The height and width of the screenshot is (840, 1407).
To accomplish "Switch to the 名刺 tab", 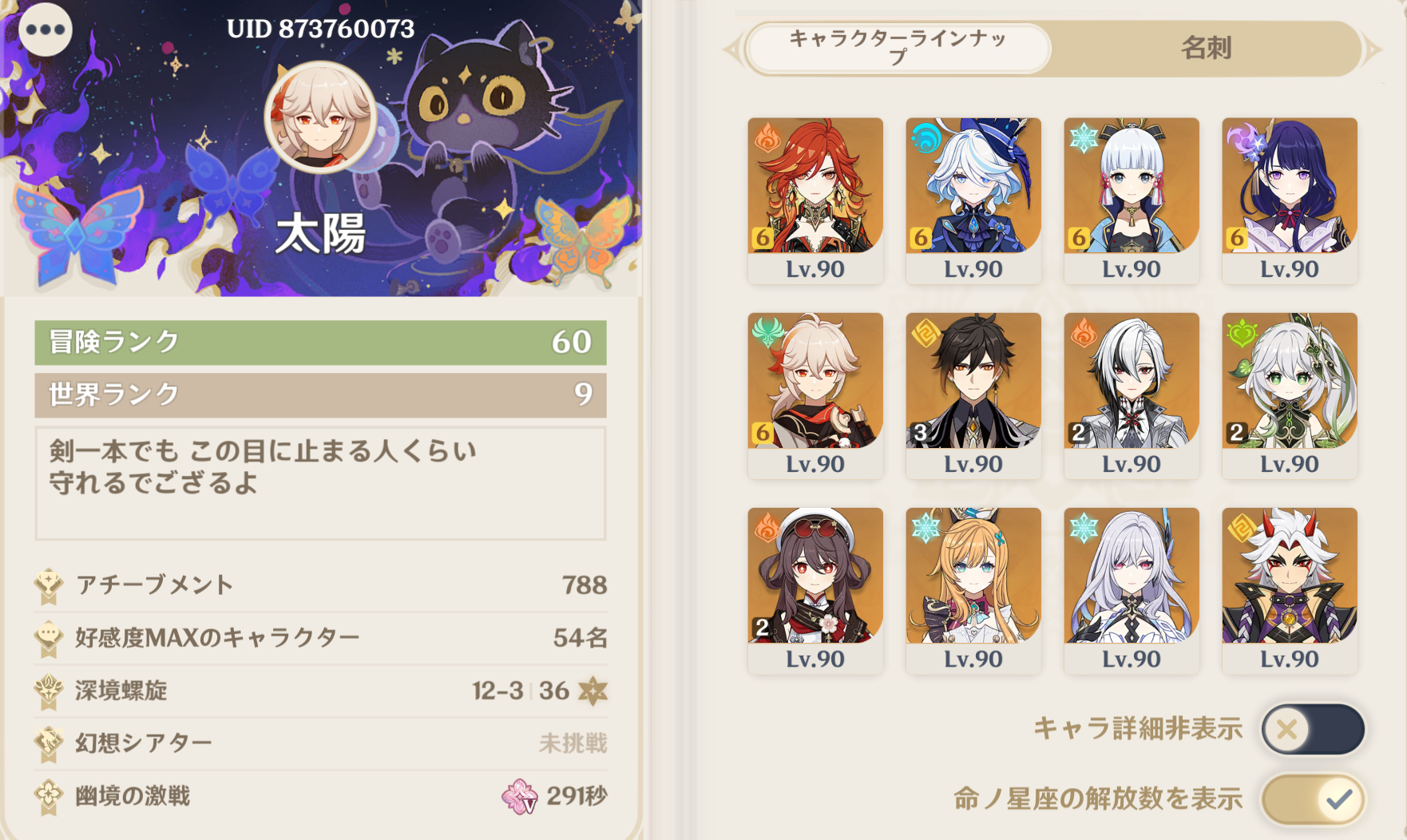I will tap(1208, 50).
